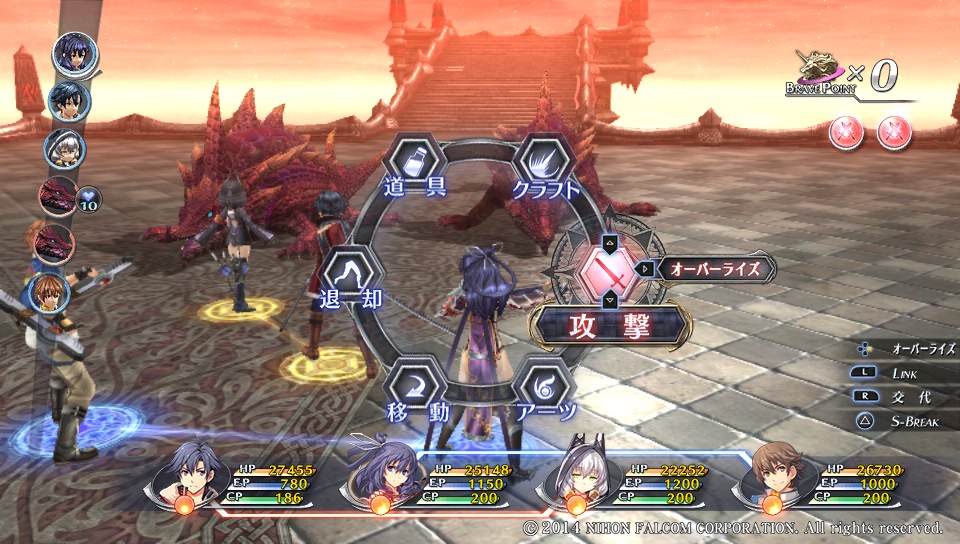Click the Brave Point emblem icon
This screenshot has width=960, height=544.
point(816,71)
